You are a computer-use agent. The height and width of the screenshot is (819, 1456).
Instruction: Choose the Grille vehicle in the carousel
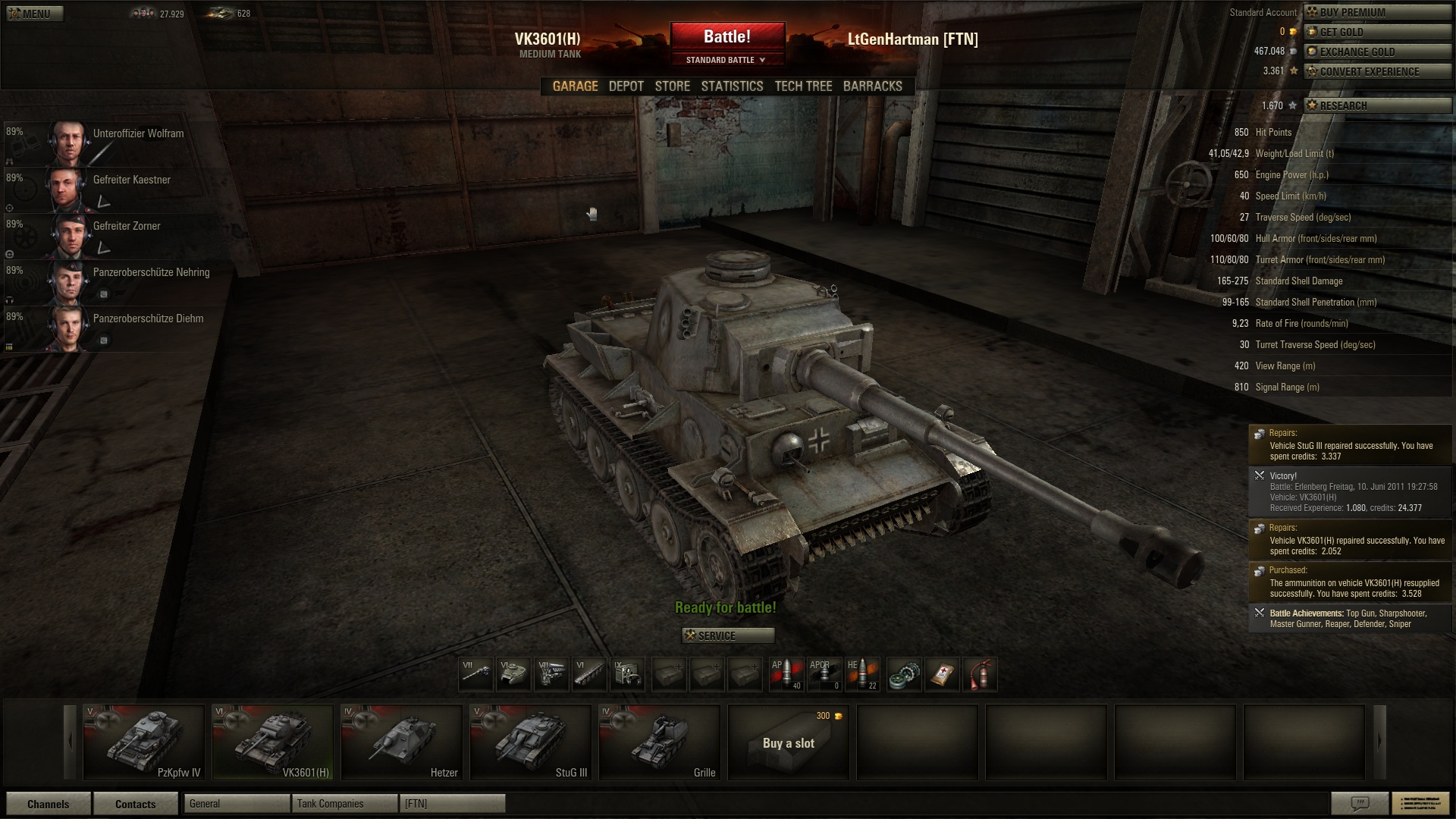[x=659, y=742]
